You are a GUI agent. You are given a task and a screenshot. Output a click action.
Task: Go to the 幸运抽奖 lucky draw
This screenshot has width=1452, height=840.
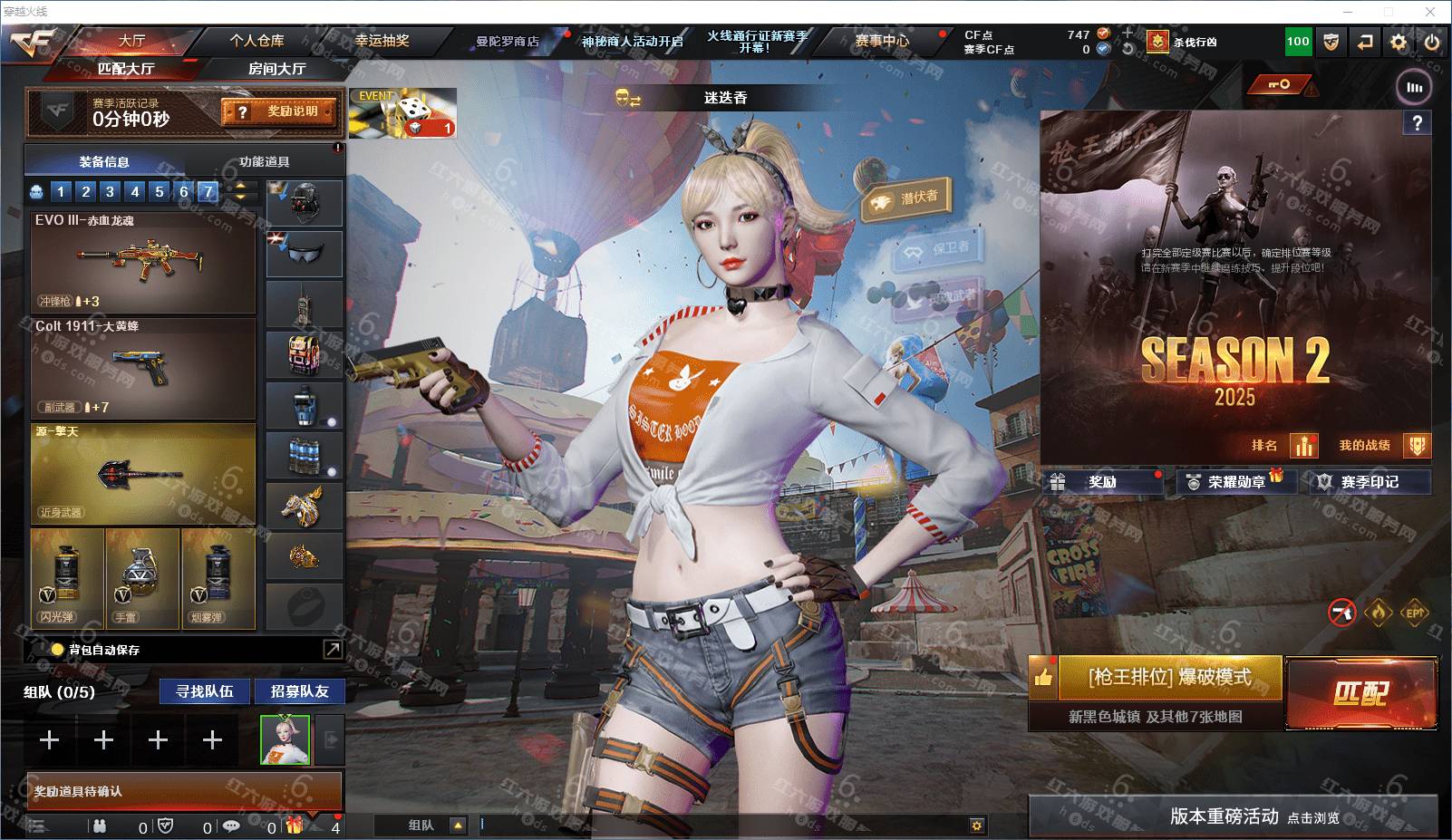pyautogui.click(x=382, y=41)
